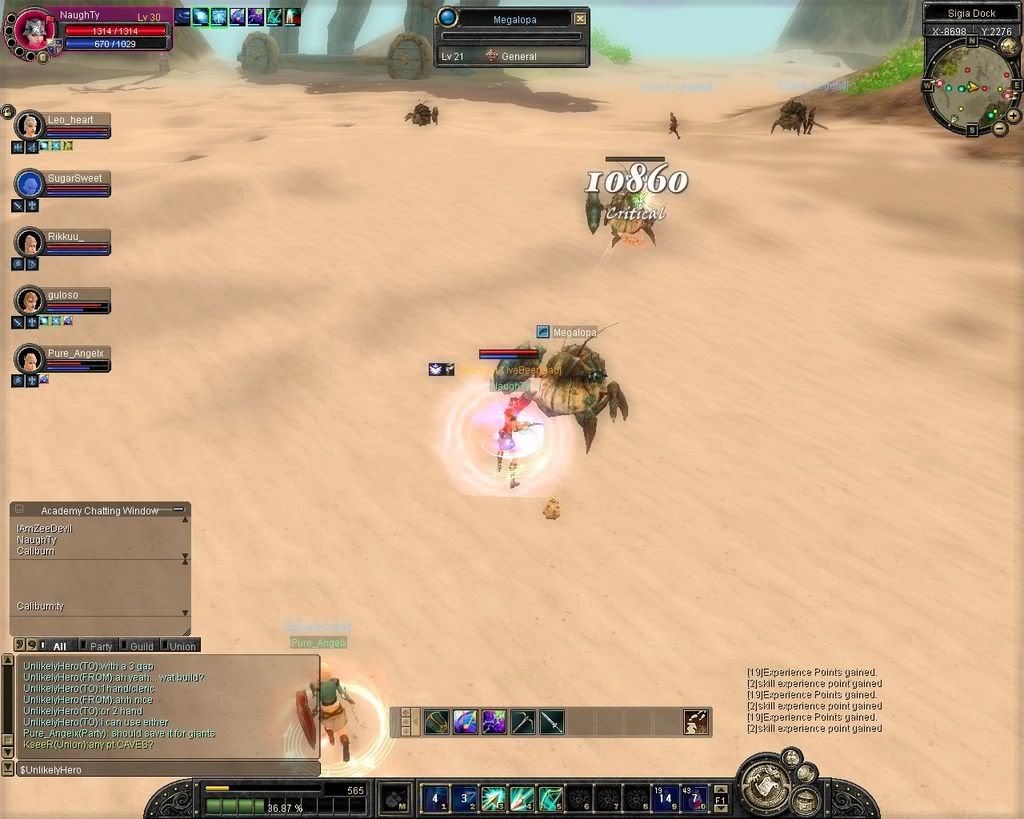Select party member Pure_Angelx
Viewport: 1024px width, 819px height.
pos(31,358)
